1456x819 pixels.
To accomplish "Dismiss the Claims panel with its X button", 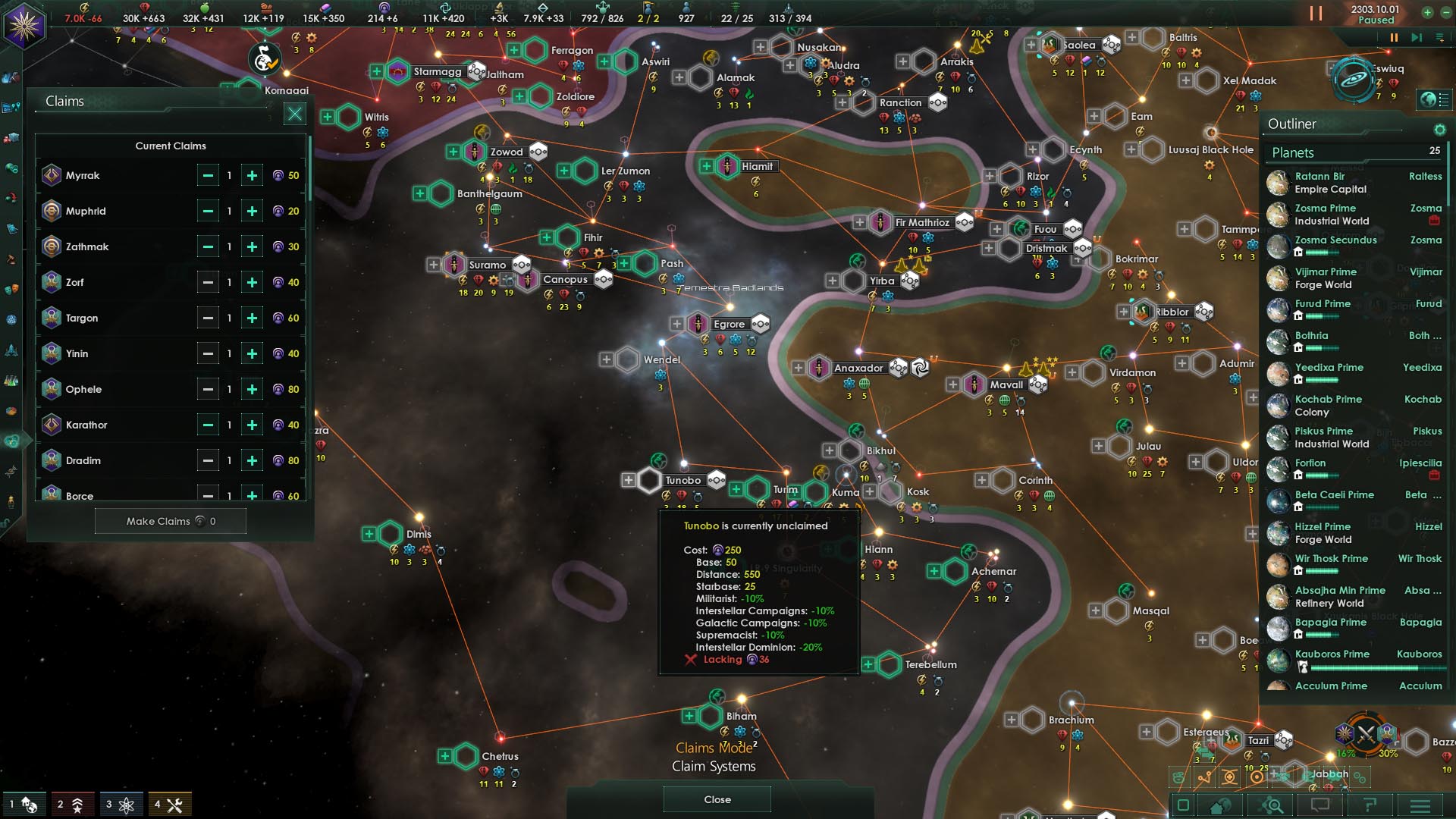I will coord(295,115).
